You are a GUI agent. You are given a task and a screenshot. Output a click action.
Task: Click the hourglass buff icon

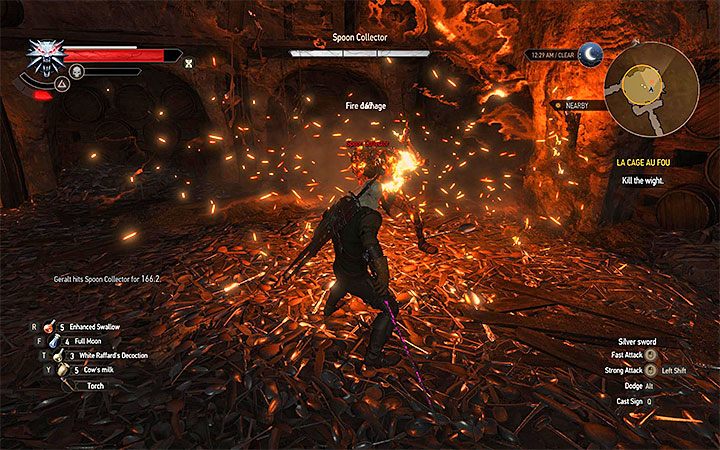click(188, 63)
